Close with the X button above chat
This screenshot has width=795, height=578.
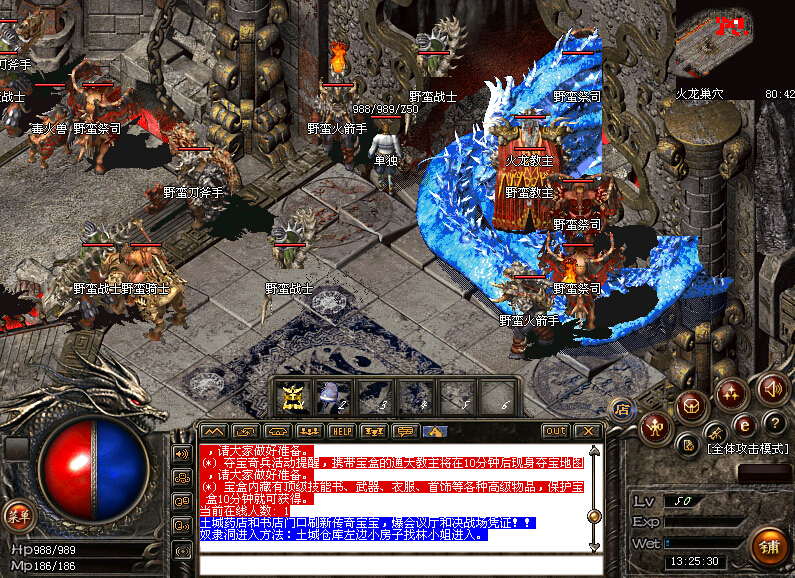(x=588, y=431)
